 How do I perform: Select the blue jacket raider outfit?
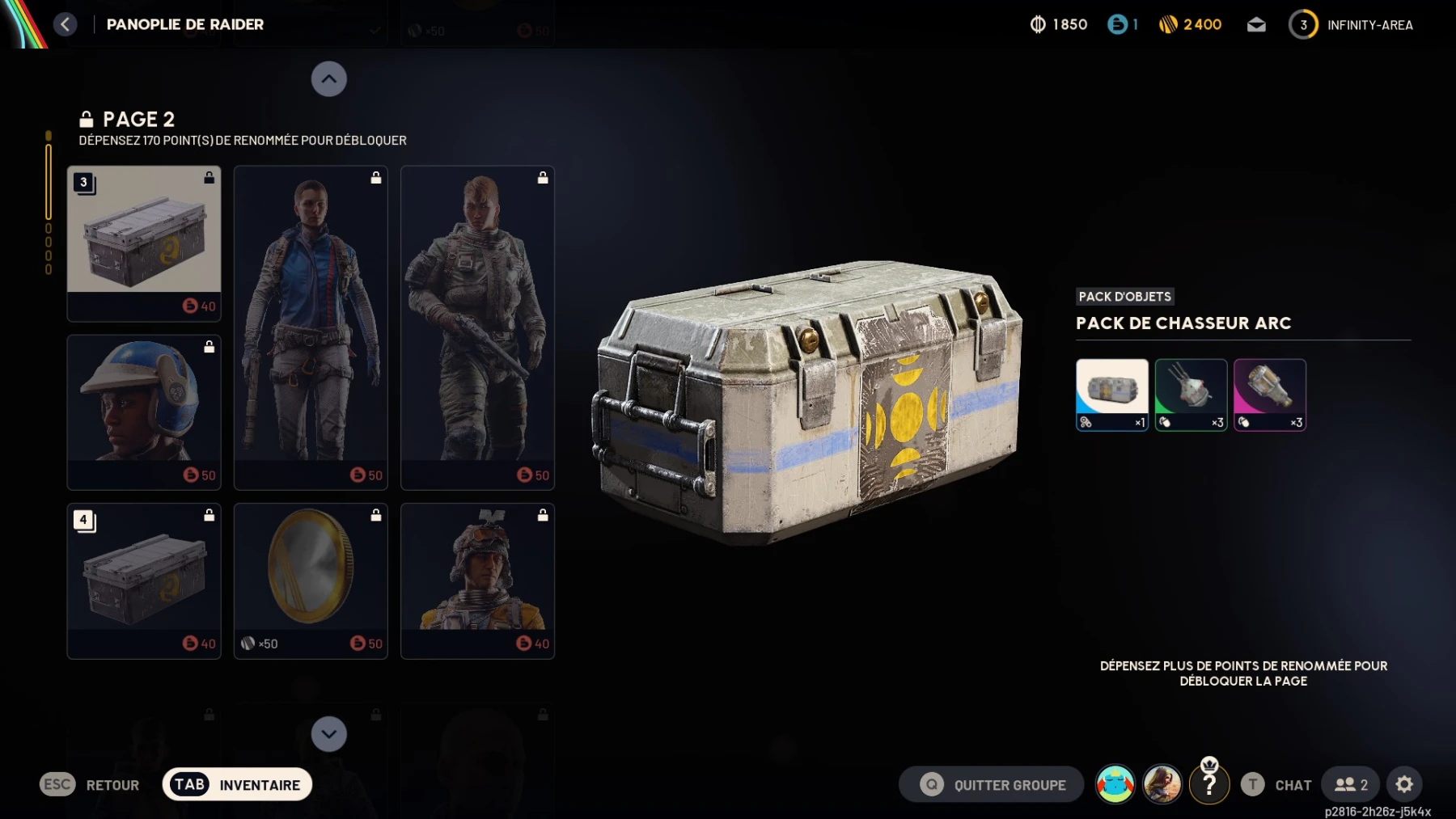click(x=311, y=327)
